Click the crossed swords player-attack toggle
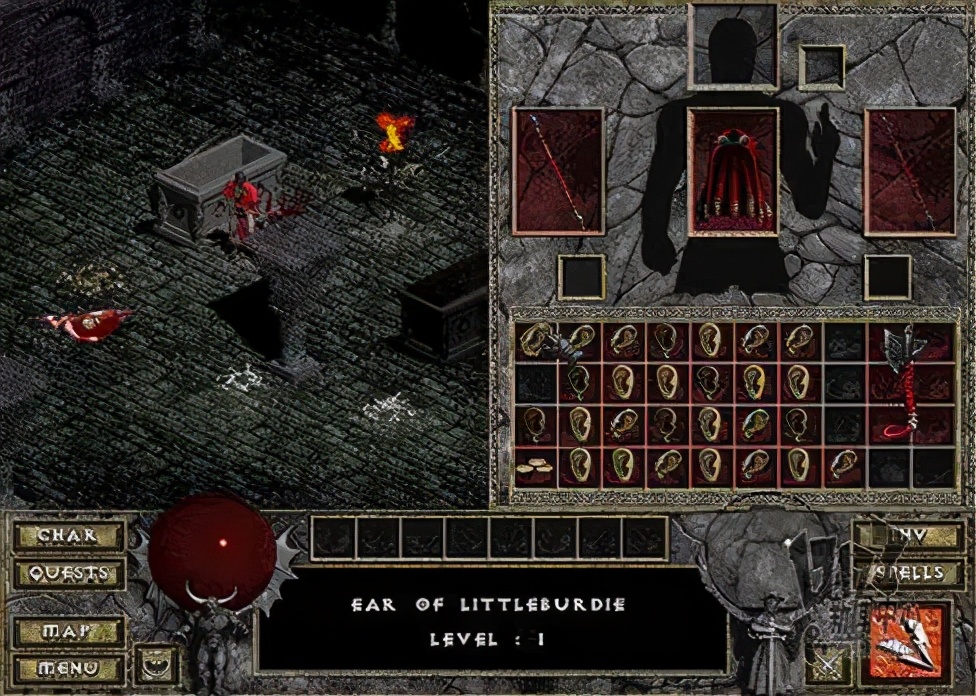The width and height of the screenshot is (976, 696). point(829,664)
